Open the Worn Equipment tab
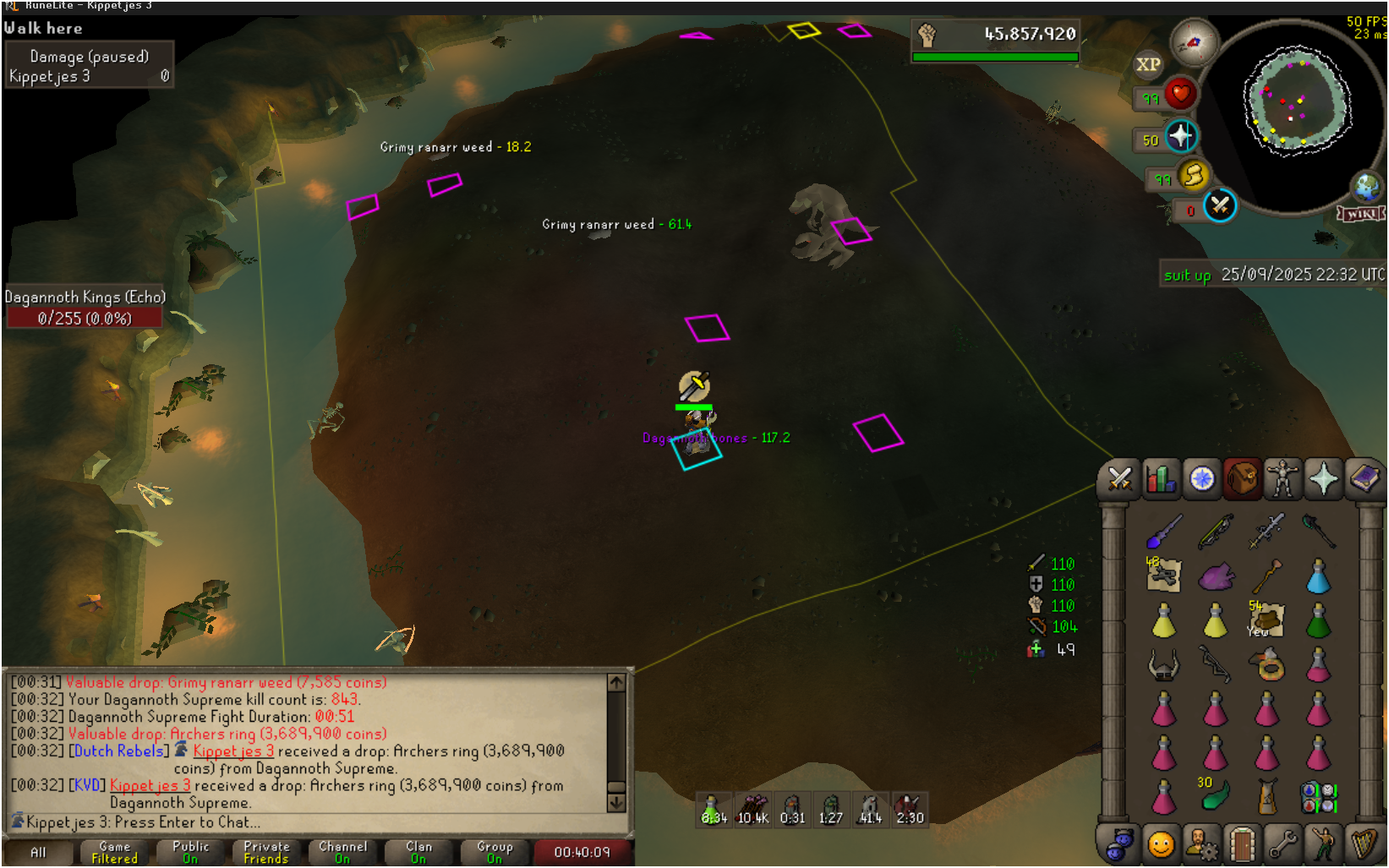Image resolution: width=1389 pixels, height=868 pixels. click(1282, 478)
